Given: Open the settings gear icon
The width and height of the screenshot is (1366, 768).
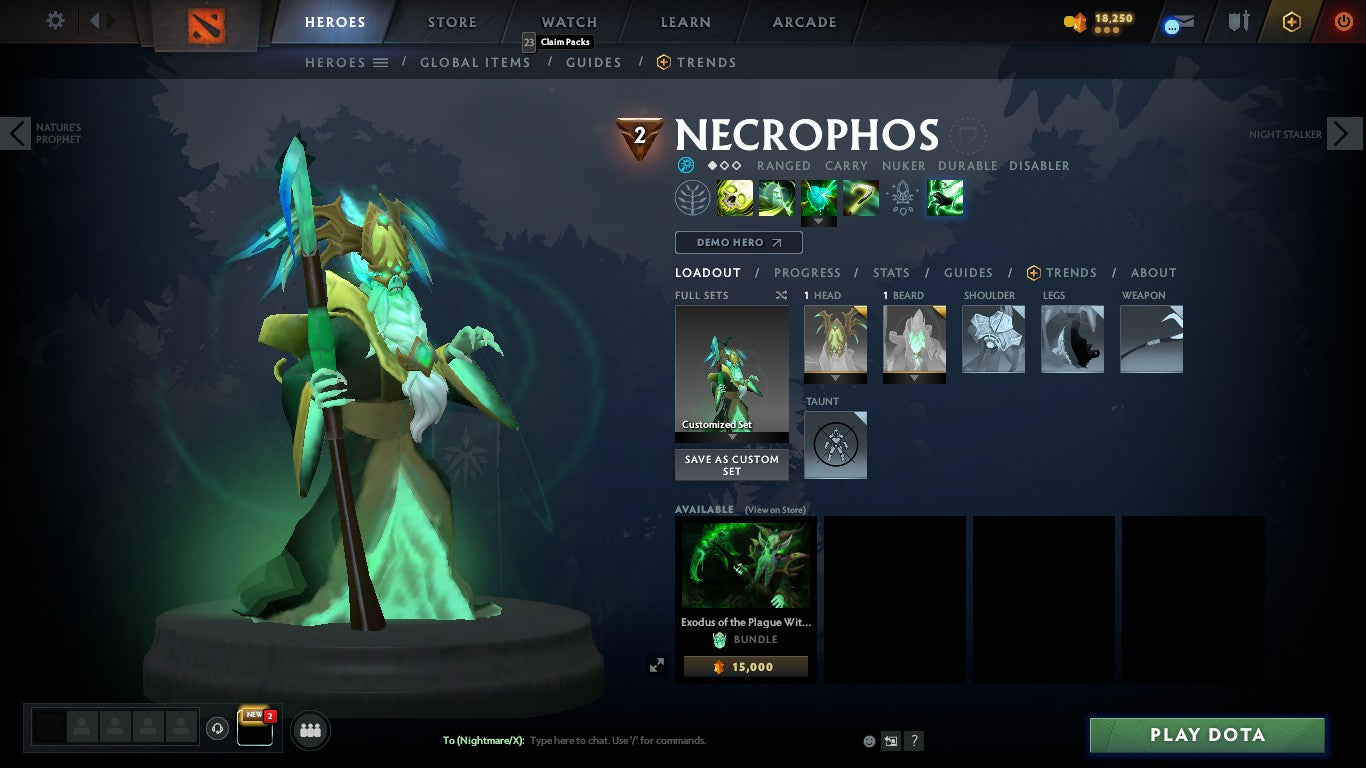Looking at the screenshot, I should click(55, 20).
